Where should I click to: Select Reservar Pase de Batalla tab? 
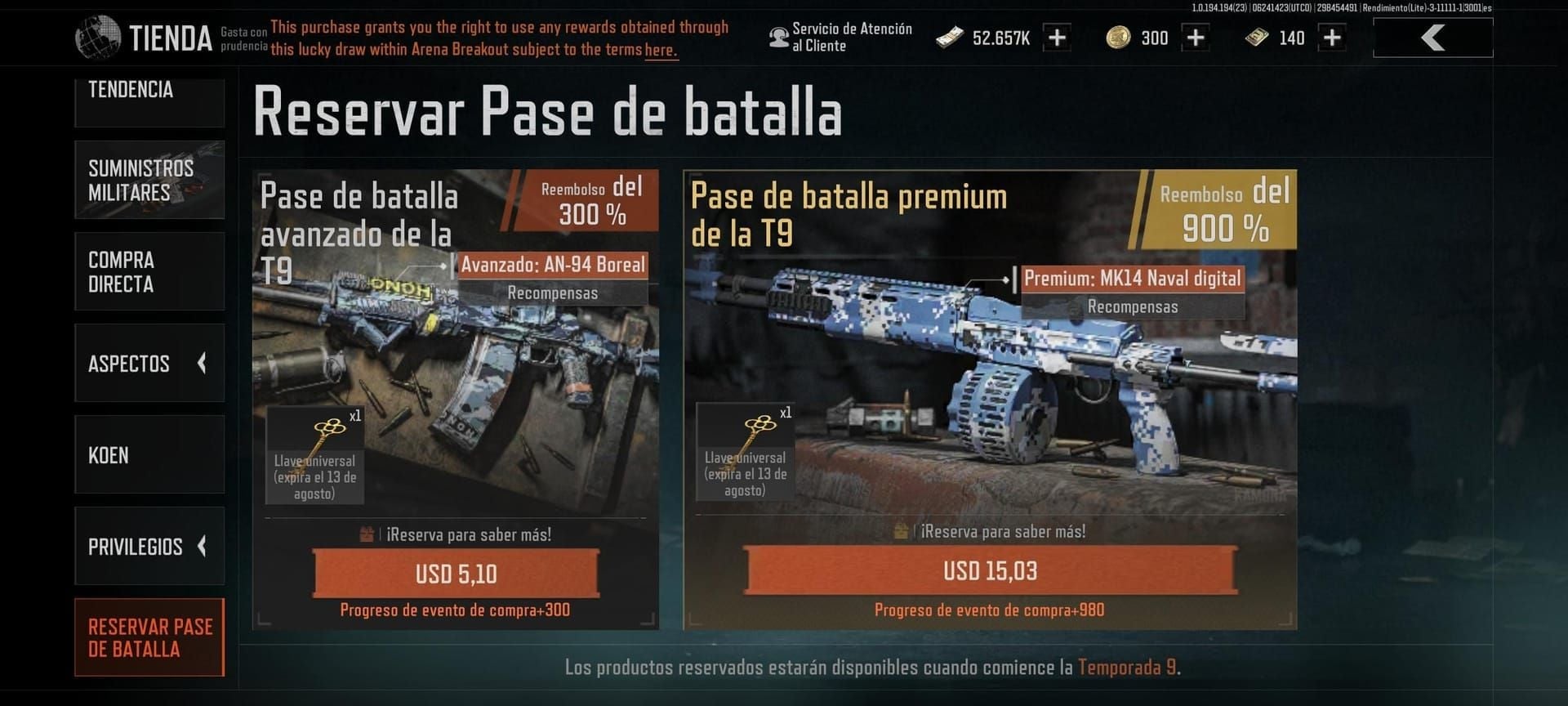click(x=149, y=637)
